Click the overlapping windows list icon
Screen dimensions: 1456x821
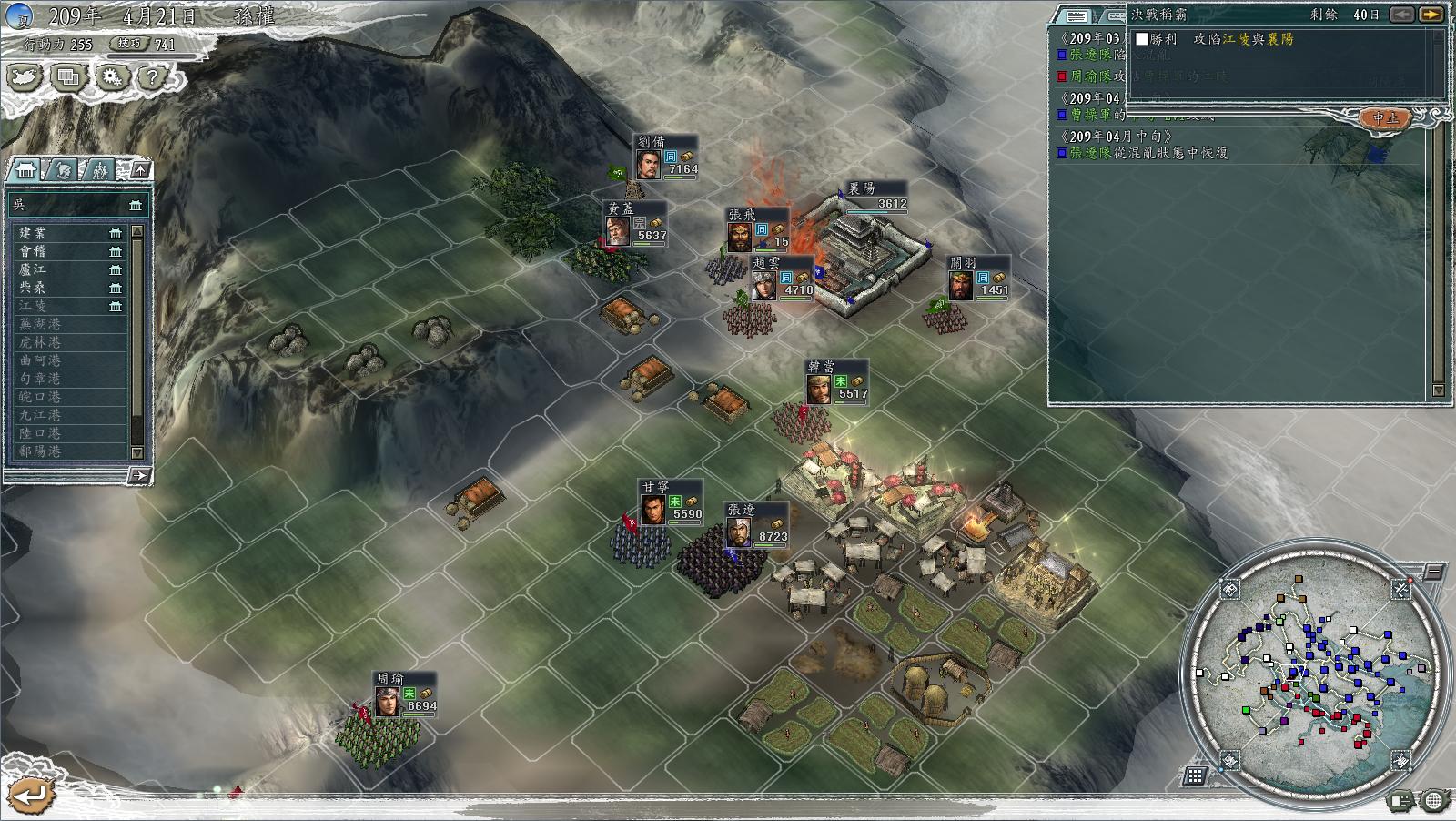click(x=67, y=77)
